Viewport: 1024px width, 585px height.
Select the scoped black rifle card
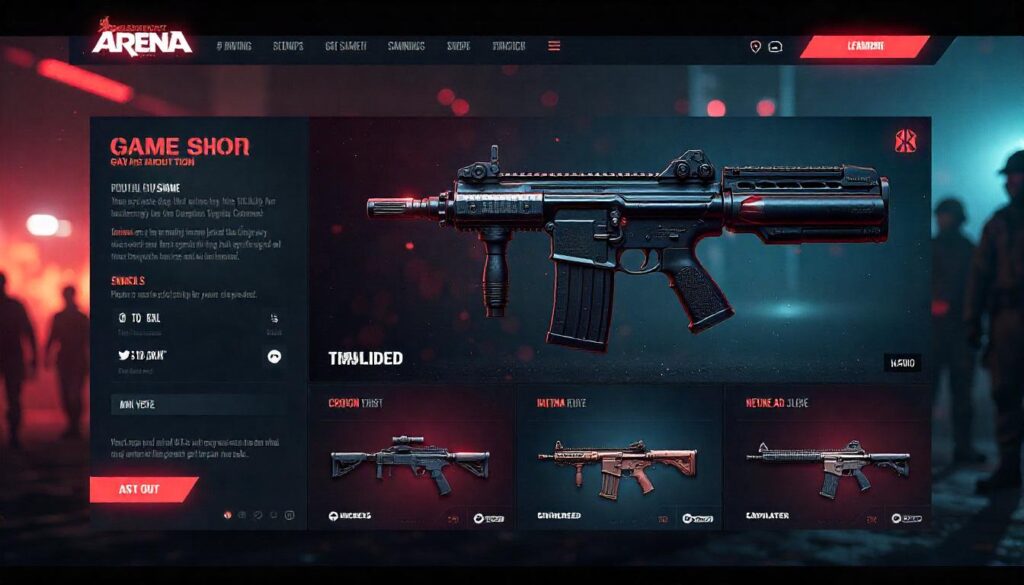(x=411, y=462)
